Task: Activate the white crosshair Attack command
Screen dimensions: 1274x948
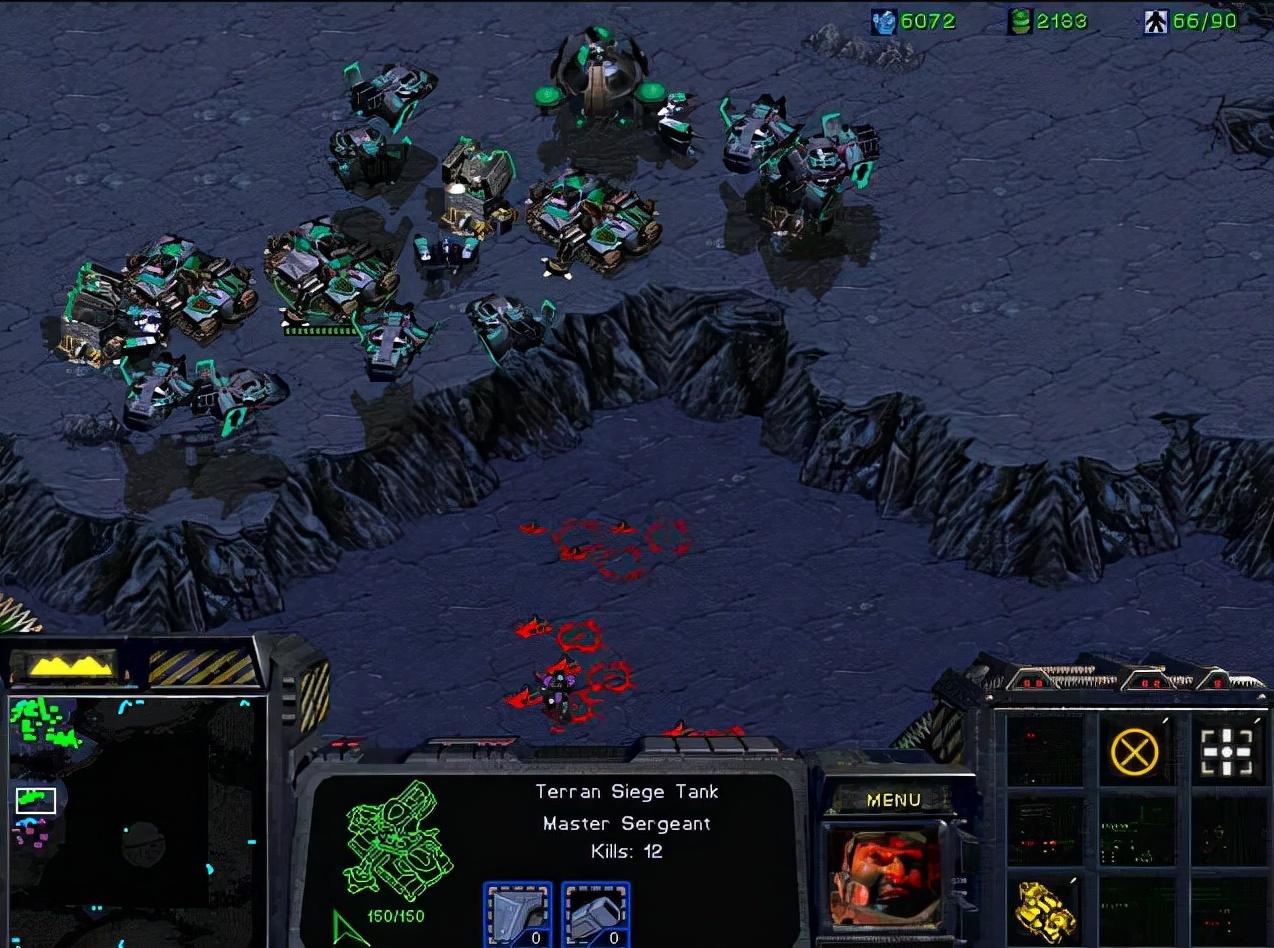Action: [1227, 751]
